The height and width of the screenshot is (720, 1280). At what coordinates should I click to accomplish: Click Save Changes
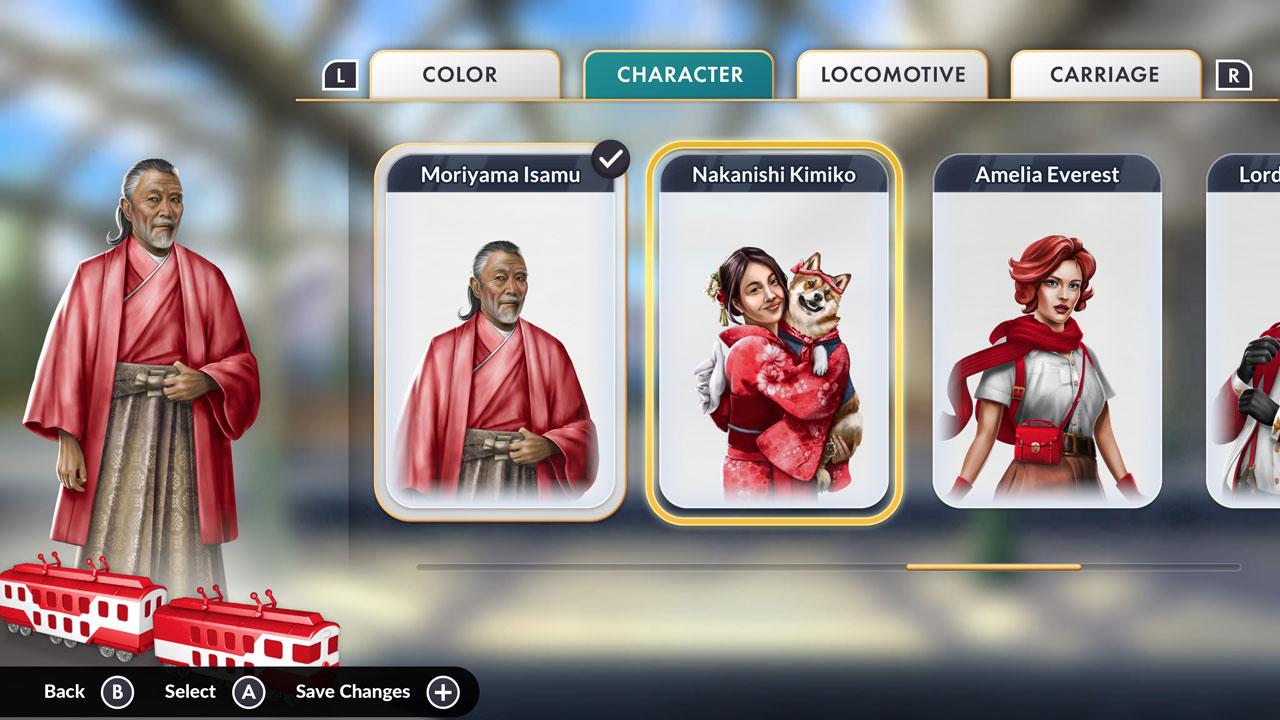[352, 691]
